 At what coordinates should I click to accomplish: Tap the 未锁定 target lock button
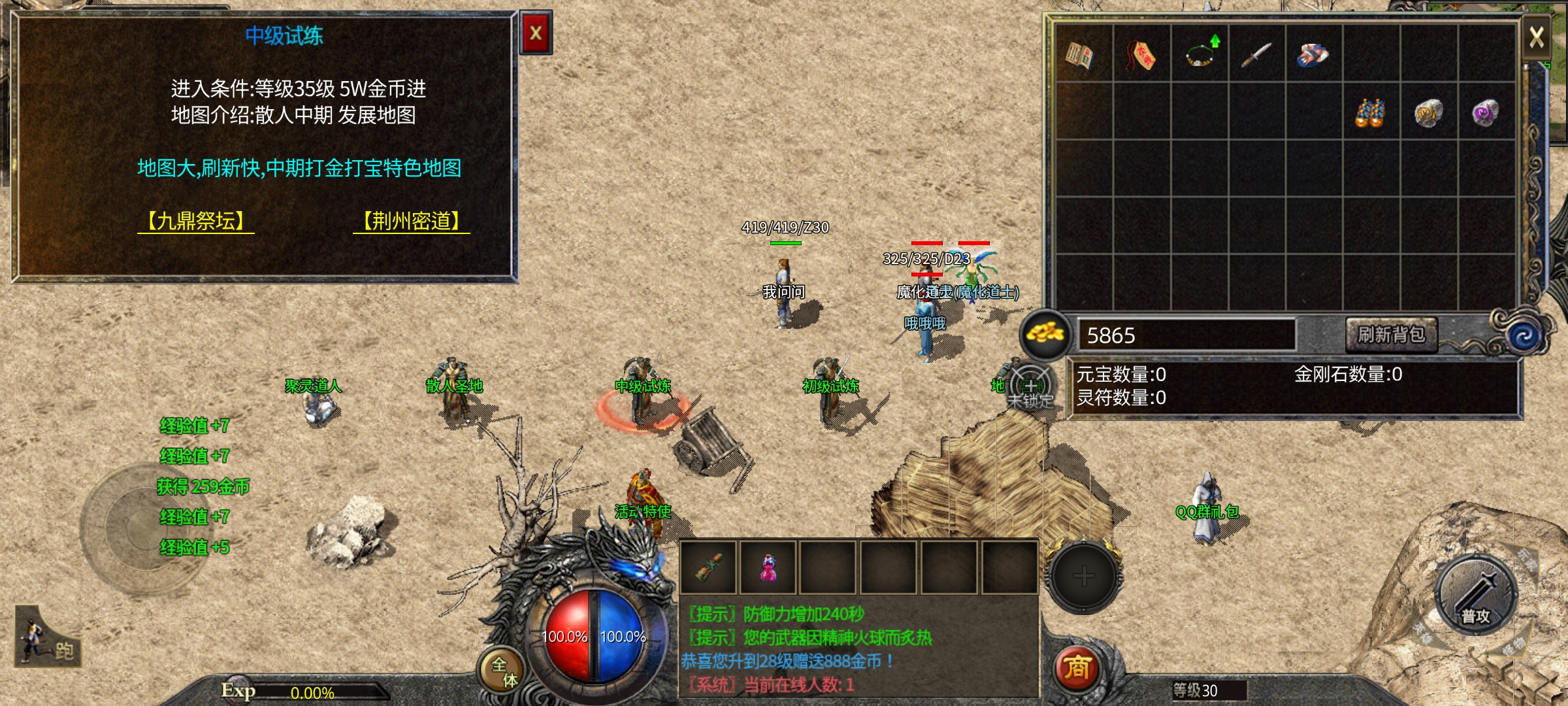coord(1030,390)
